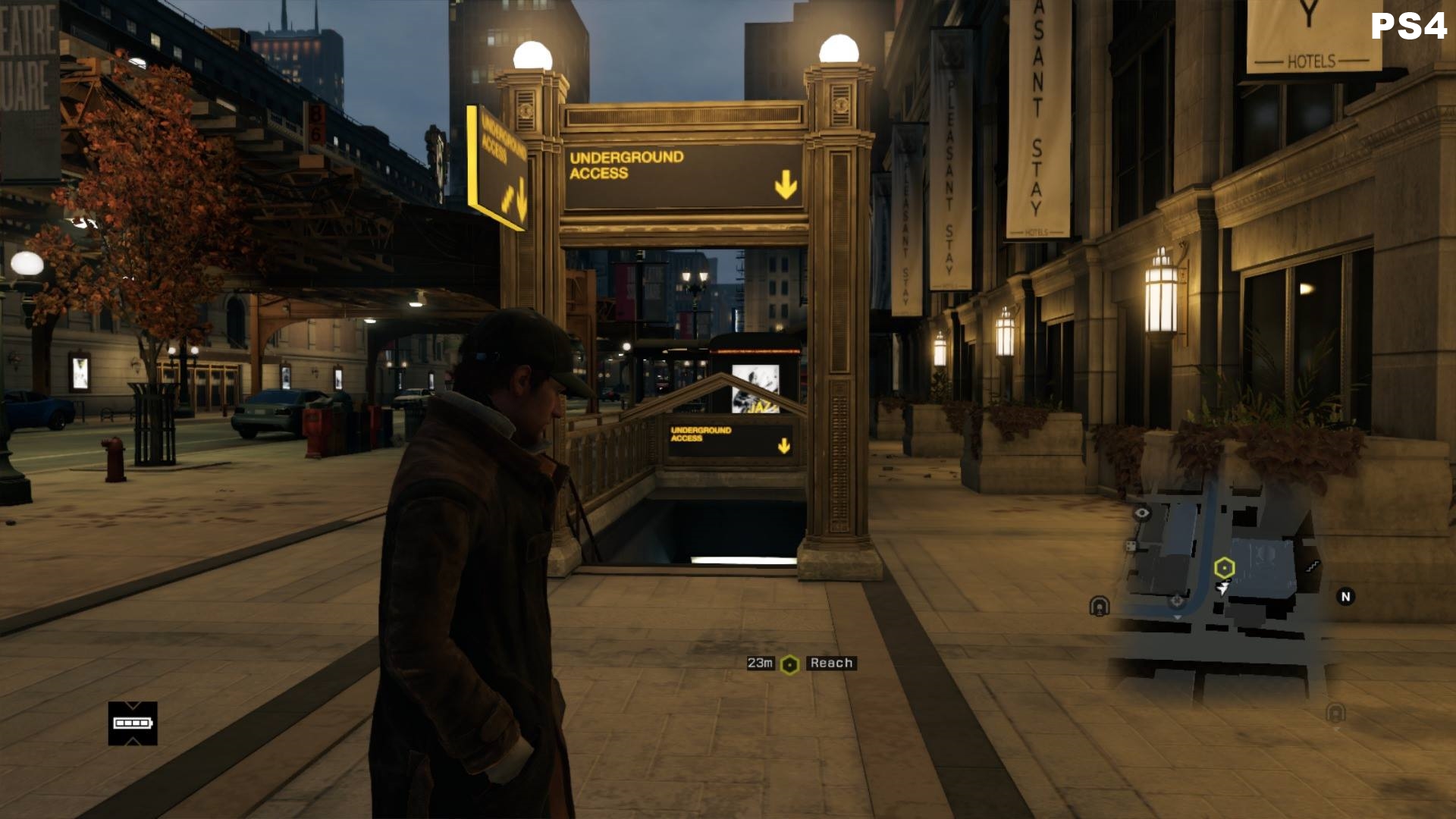Click the phone battery icon
Viewport: 1456px width, 819px height.
tap(133, 723)
